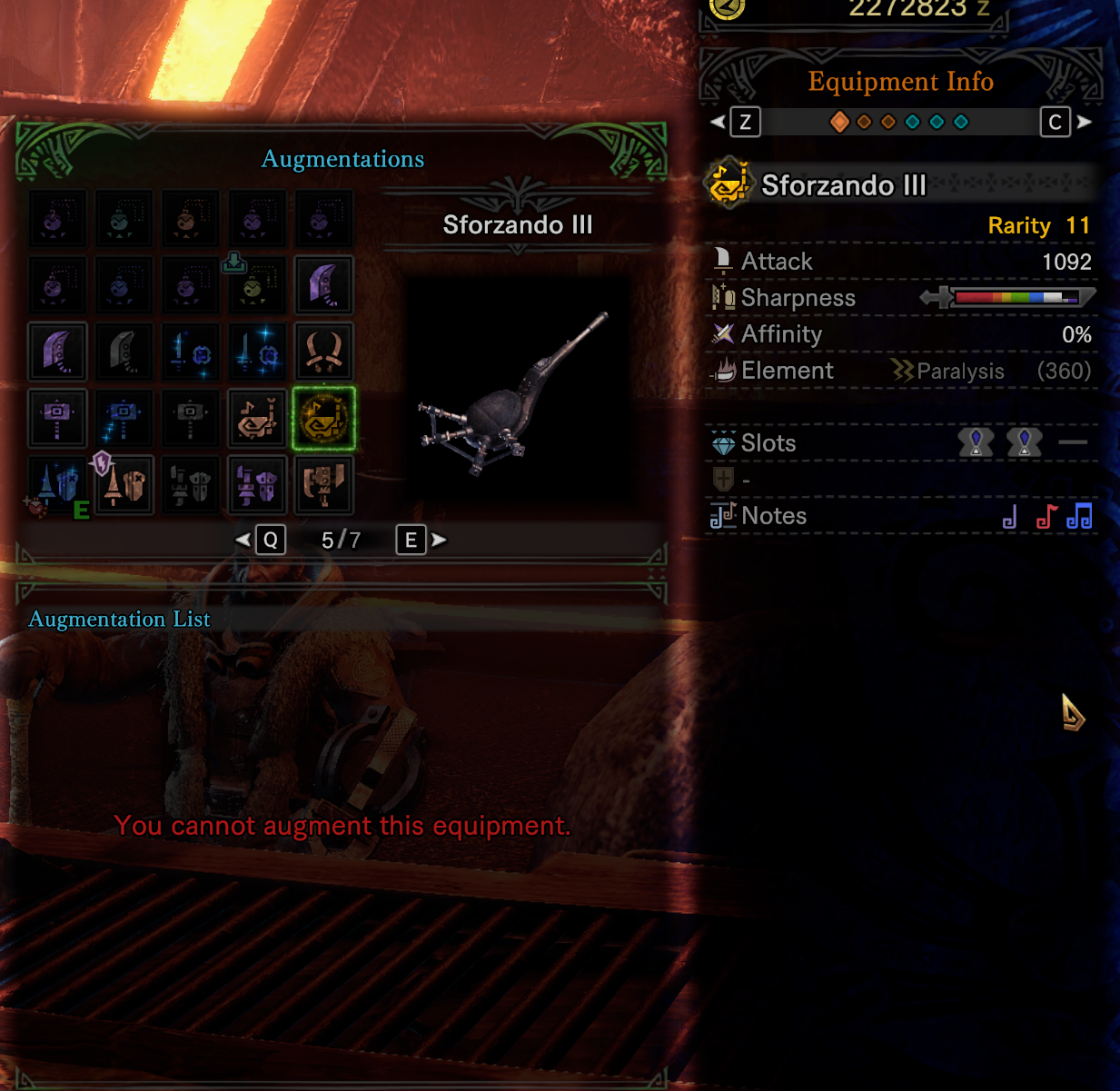The image size is (1120, 1091).
Task: Select the yellow-green bomb-shaped icon slot
Action: pos(257,285)
